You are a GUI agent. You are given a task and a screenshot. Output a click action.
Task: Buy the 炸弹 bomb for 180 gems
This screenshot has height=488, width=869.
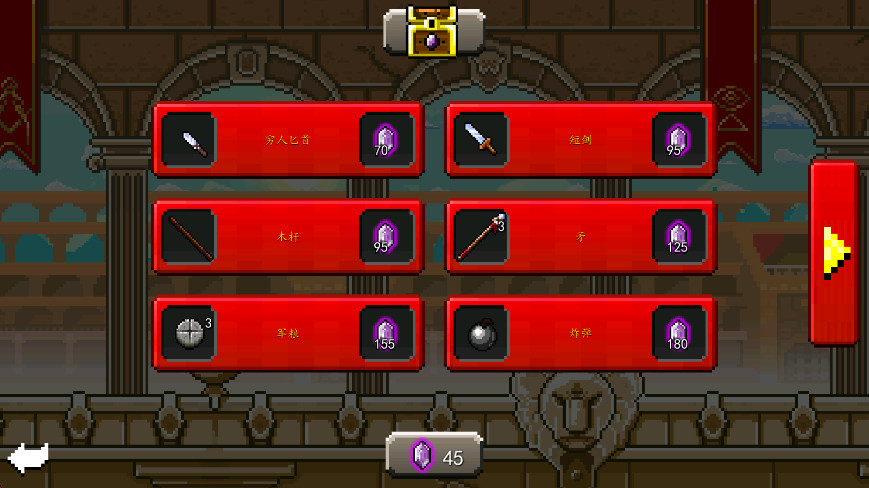point(581,333)
